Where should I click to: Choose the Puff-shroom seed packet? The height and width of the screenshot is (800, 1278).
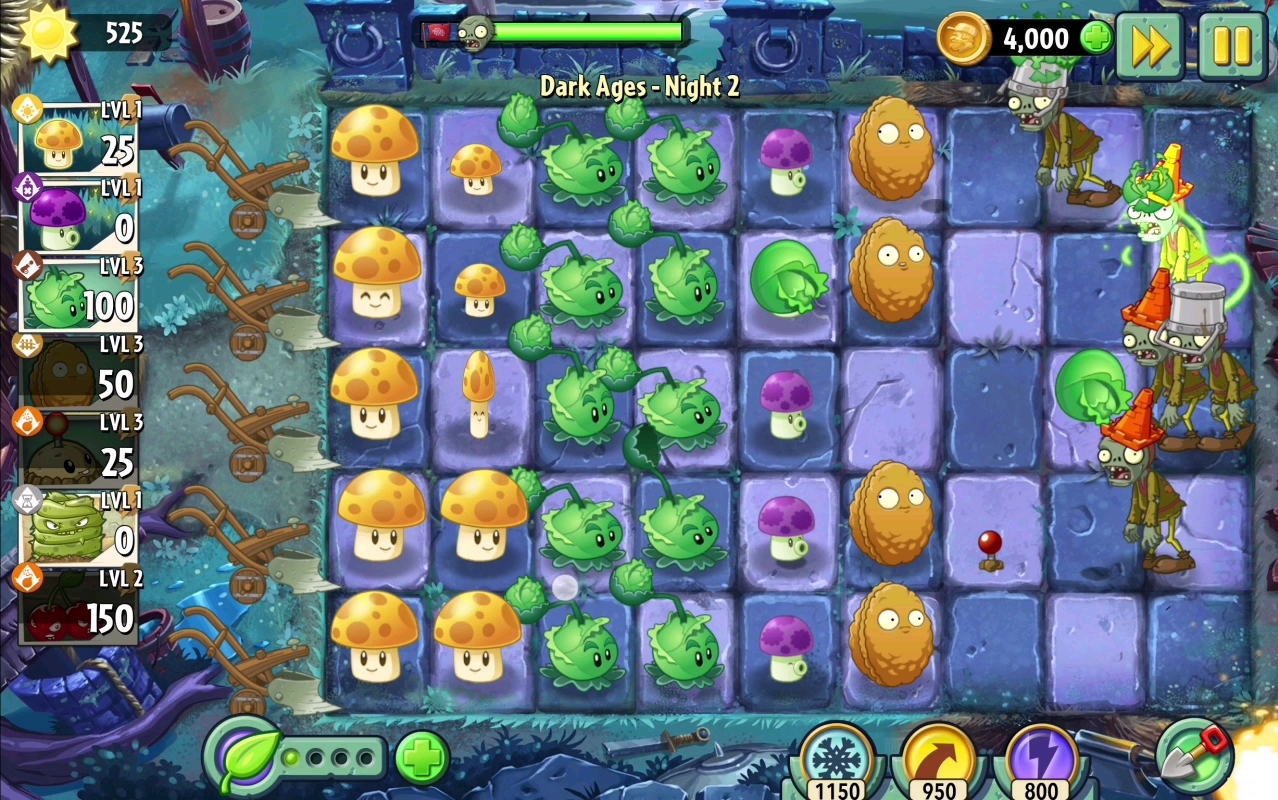coord(80,217)
